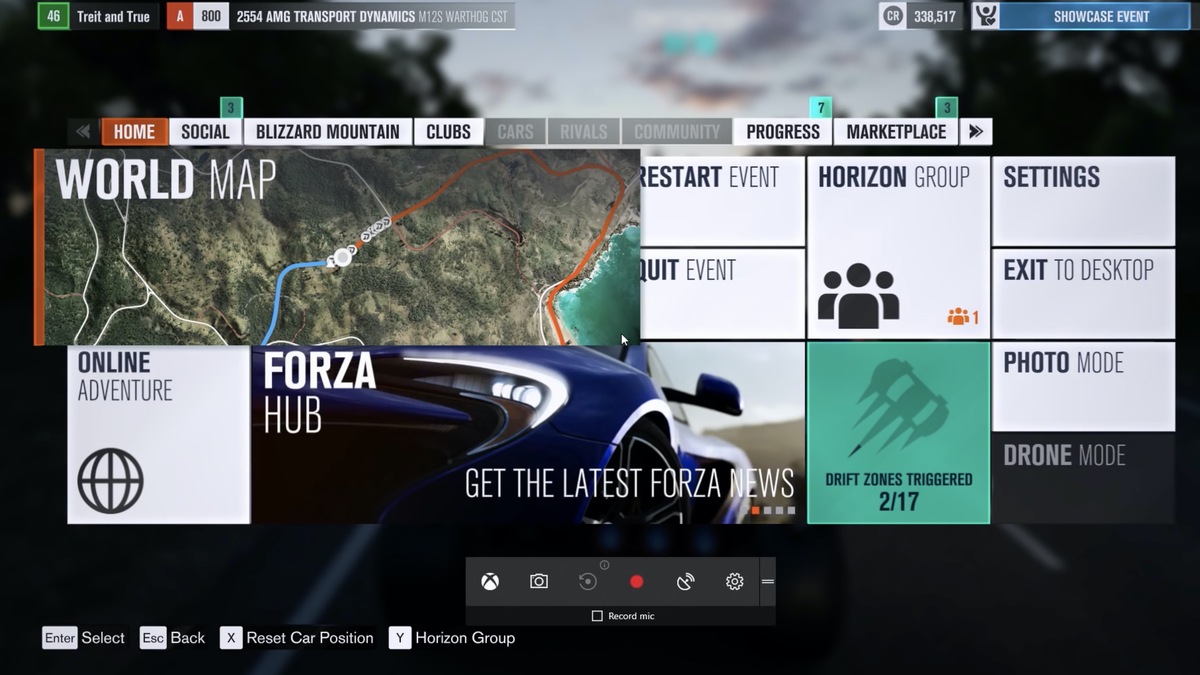Select Exit to Desktop
Image resolution: width=1200 pixels, height=675 pixels.
click(1083, 292)
